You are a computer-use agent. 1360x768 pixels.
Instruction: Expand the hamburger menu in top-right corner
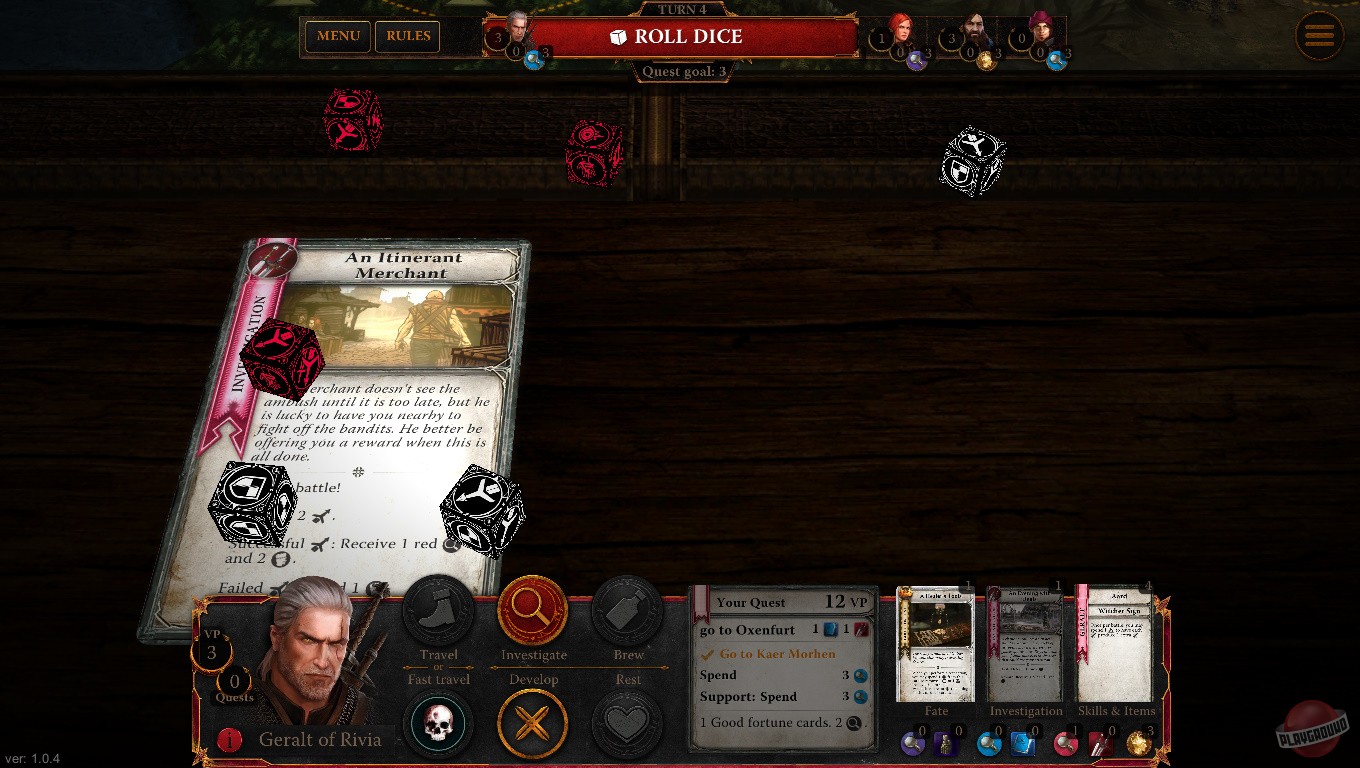click(x=1320, y=36)
